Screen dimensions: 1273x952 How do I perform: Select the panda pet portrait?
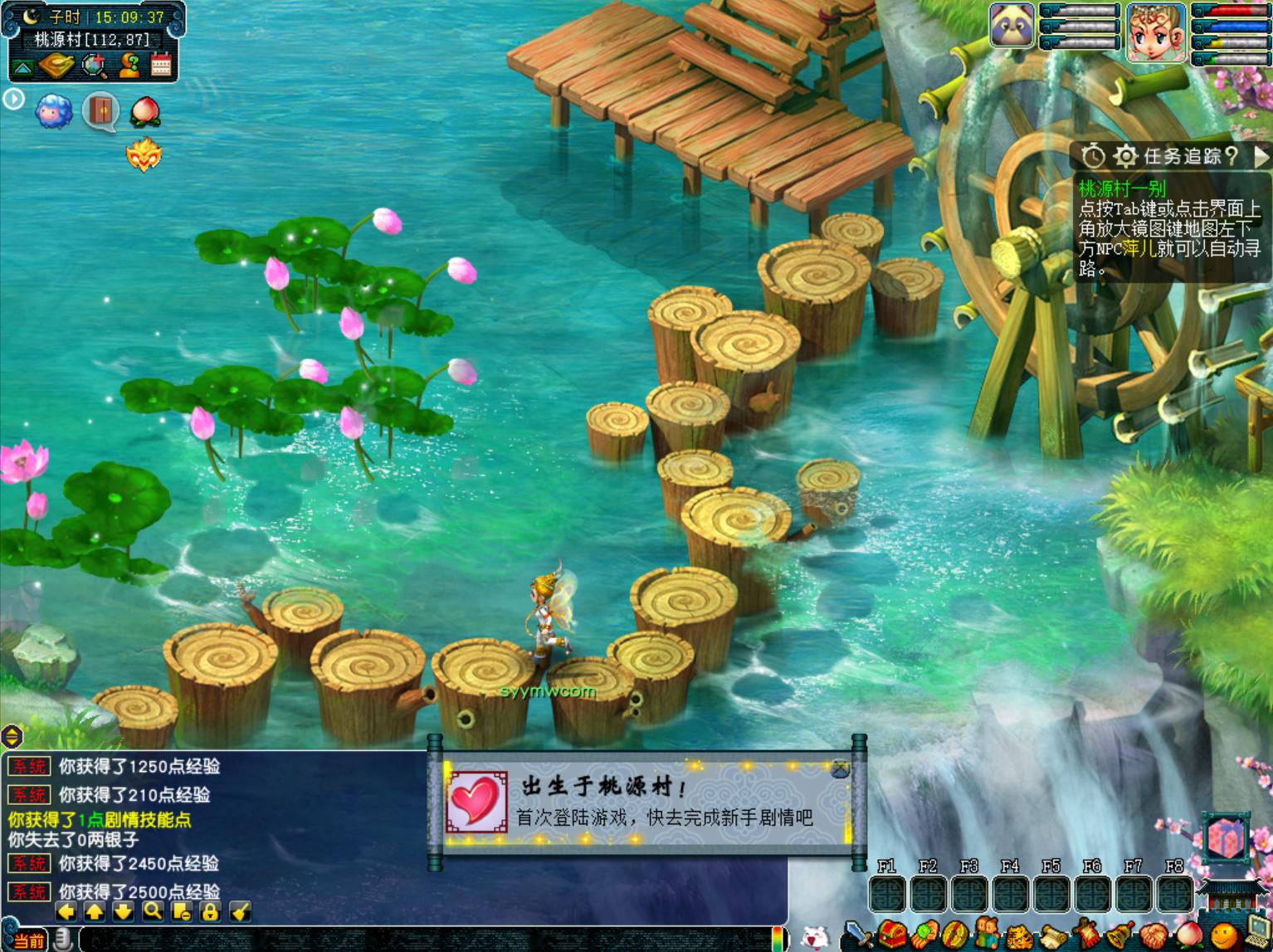[1012, 26]
